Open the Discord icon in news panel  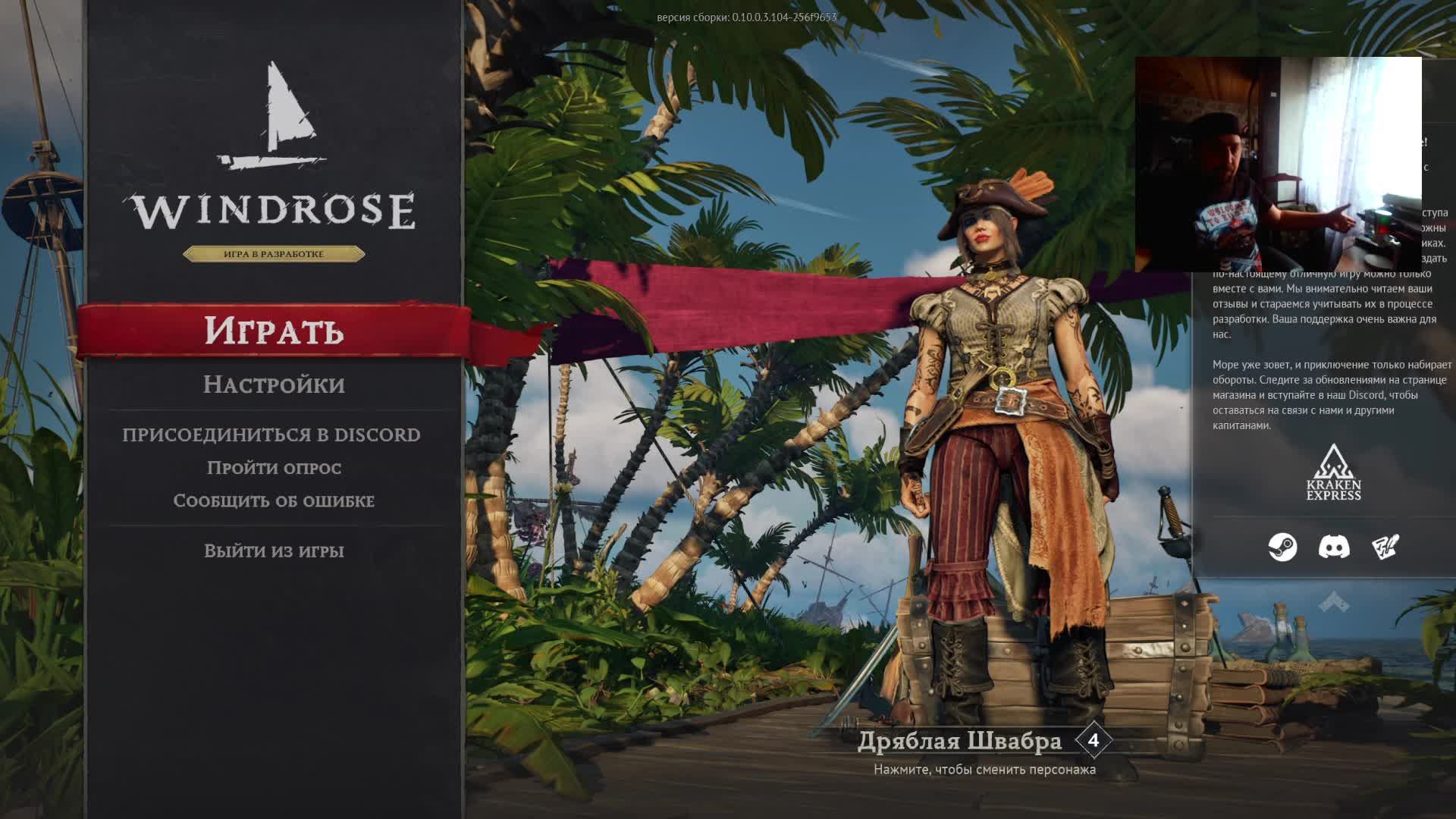pyautogui.click(x=1334, y=547)
